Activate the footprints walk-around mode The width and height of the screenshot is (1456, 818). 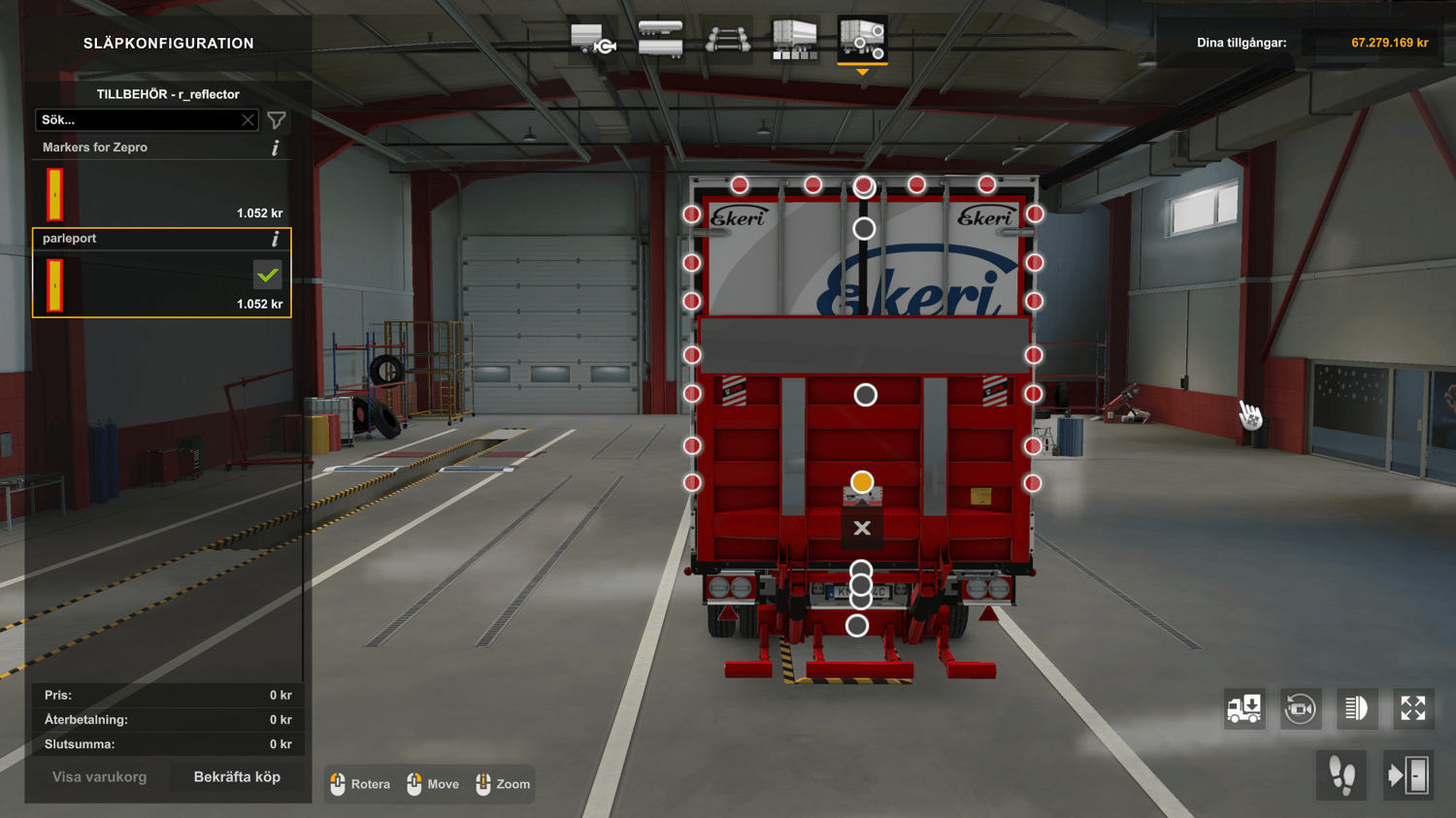coord(1342,775)
